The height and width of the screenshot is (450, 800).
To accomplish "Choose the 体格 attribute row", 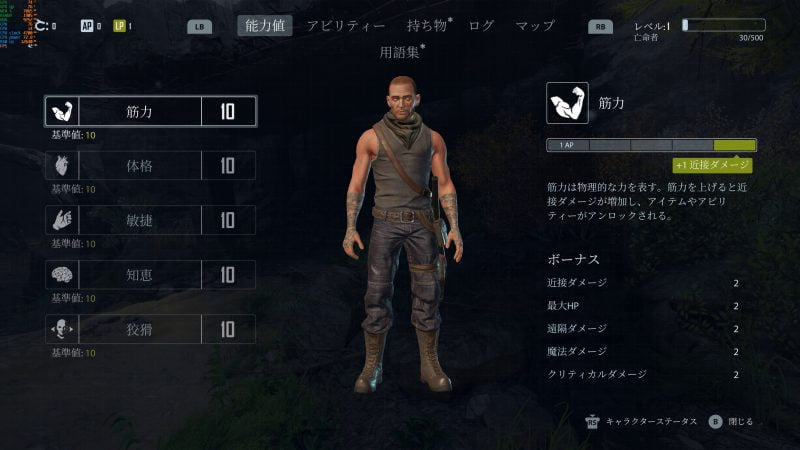I will [x=151, y=166].
